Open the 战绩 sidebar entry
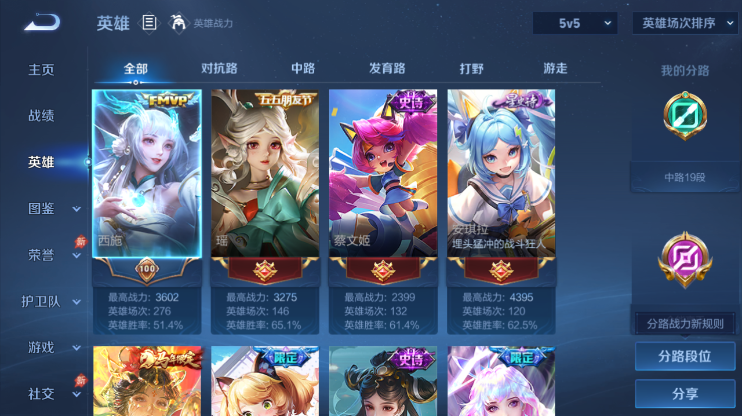 point(41,116)
